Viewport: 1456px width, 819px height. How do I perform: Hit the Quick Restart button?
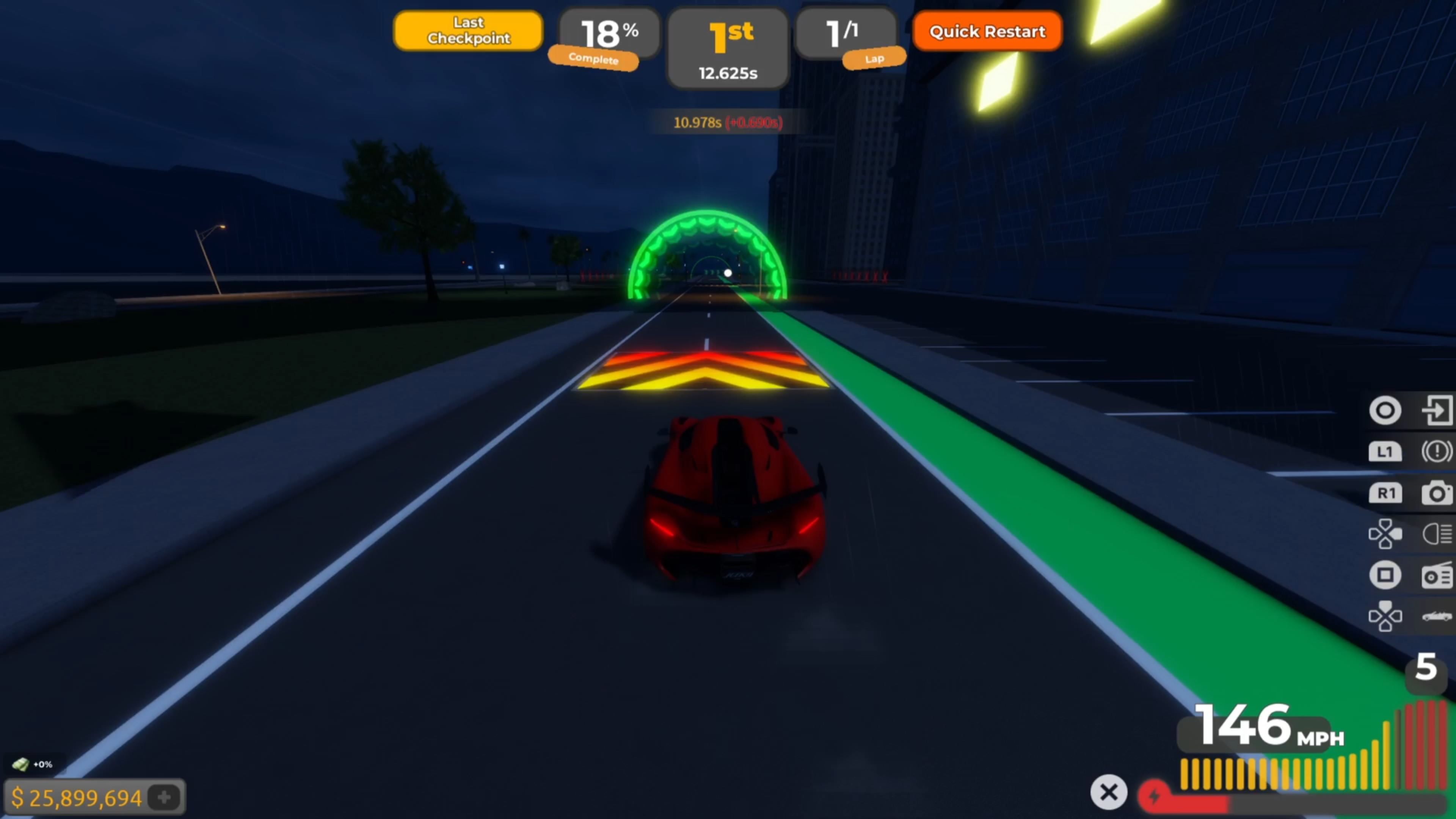[x=987, y=31]
